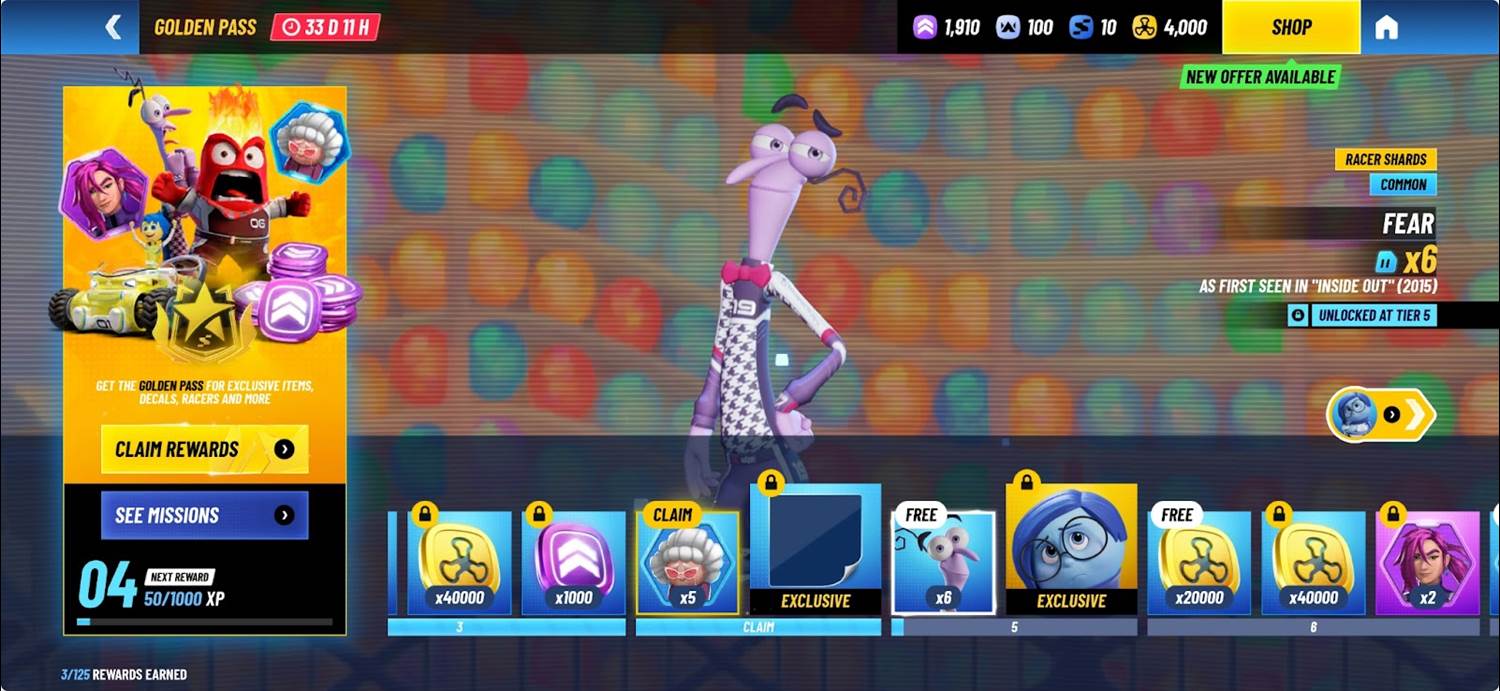Return to the home screen
This screenshot has width=1500, height=691.
coord(1386,27)
